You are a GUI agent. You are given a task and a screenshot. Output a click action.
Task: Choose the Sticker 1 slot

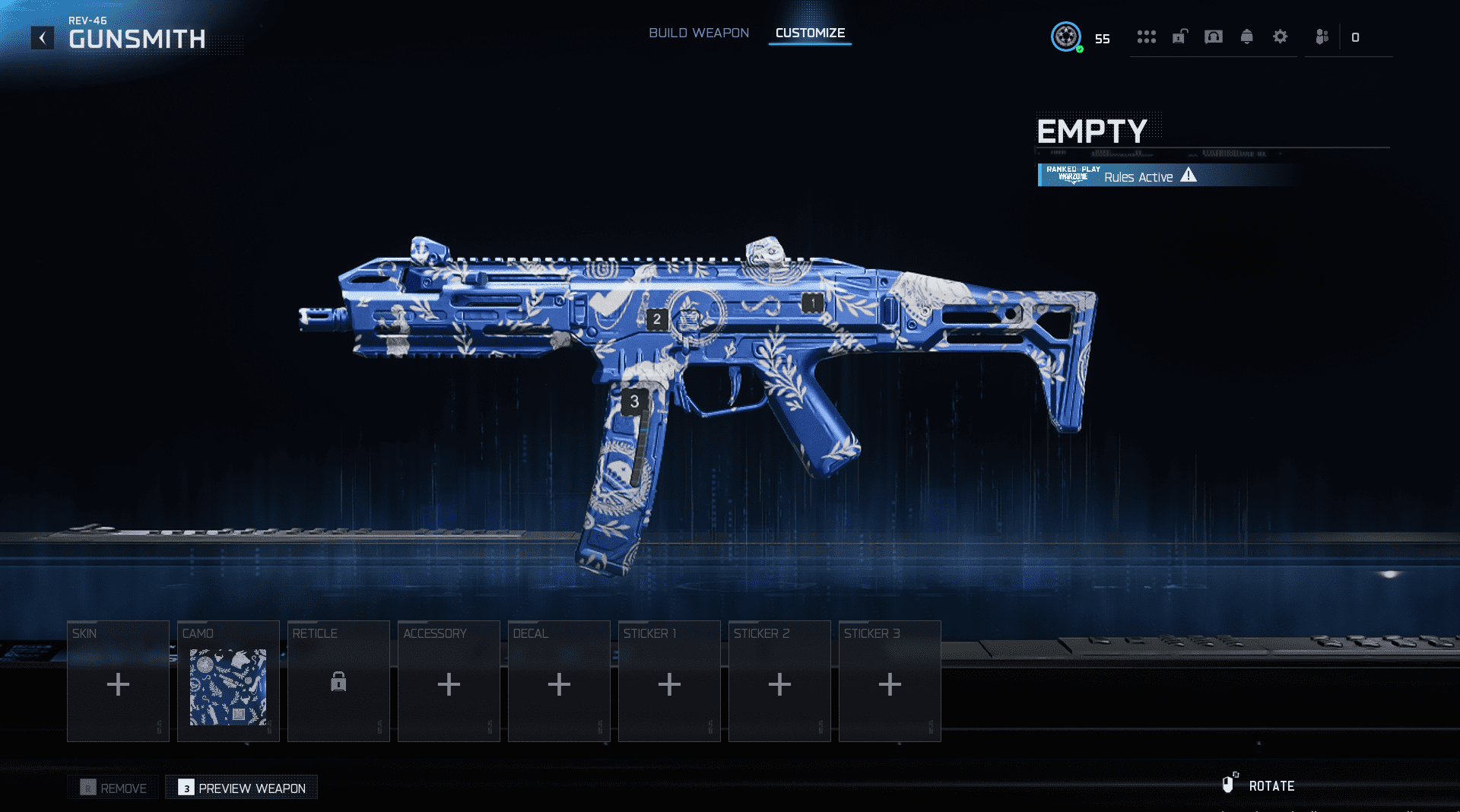(669, 681)
